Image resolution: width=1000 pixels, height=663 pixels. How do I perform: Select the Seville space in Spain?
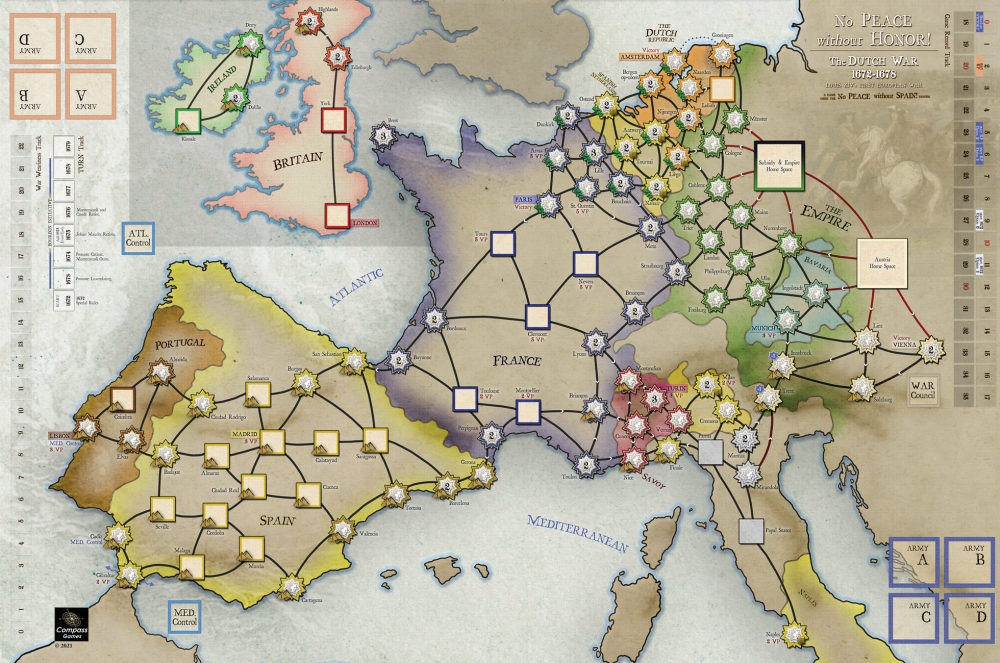click(x=163, y=507)
